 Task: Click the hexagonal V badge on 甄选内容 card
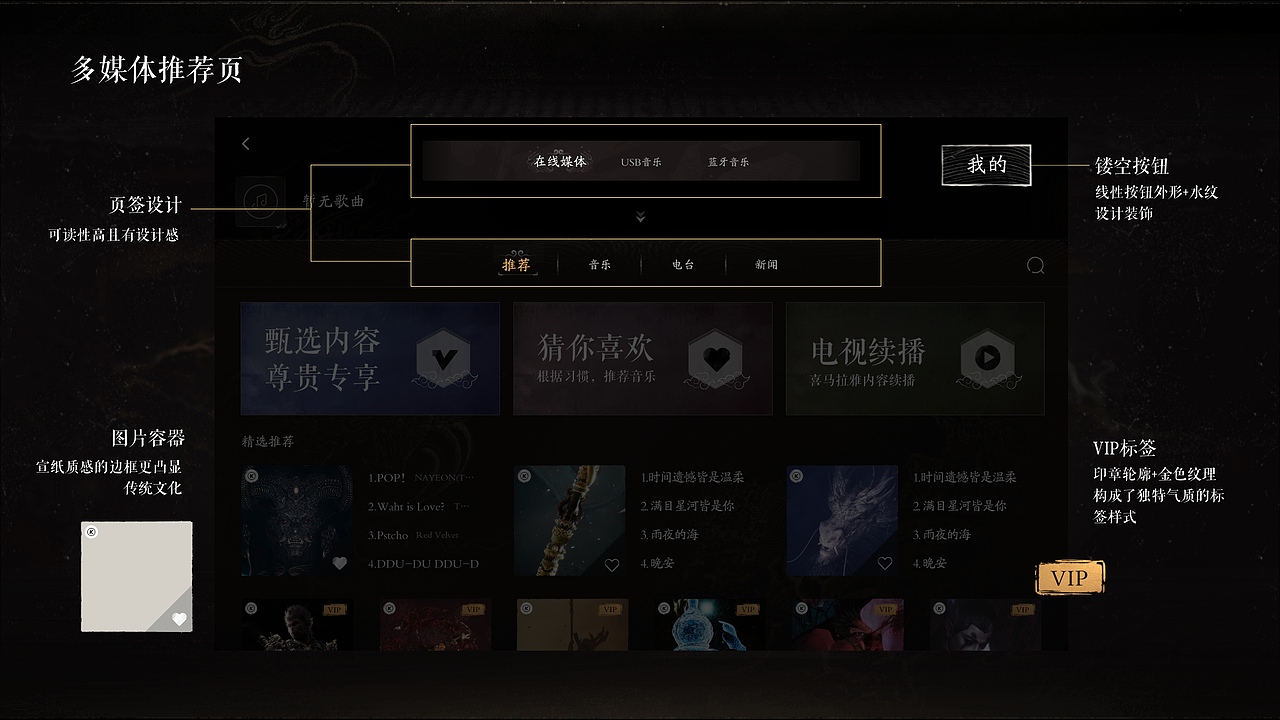[x=443, y=359]
